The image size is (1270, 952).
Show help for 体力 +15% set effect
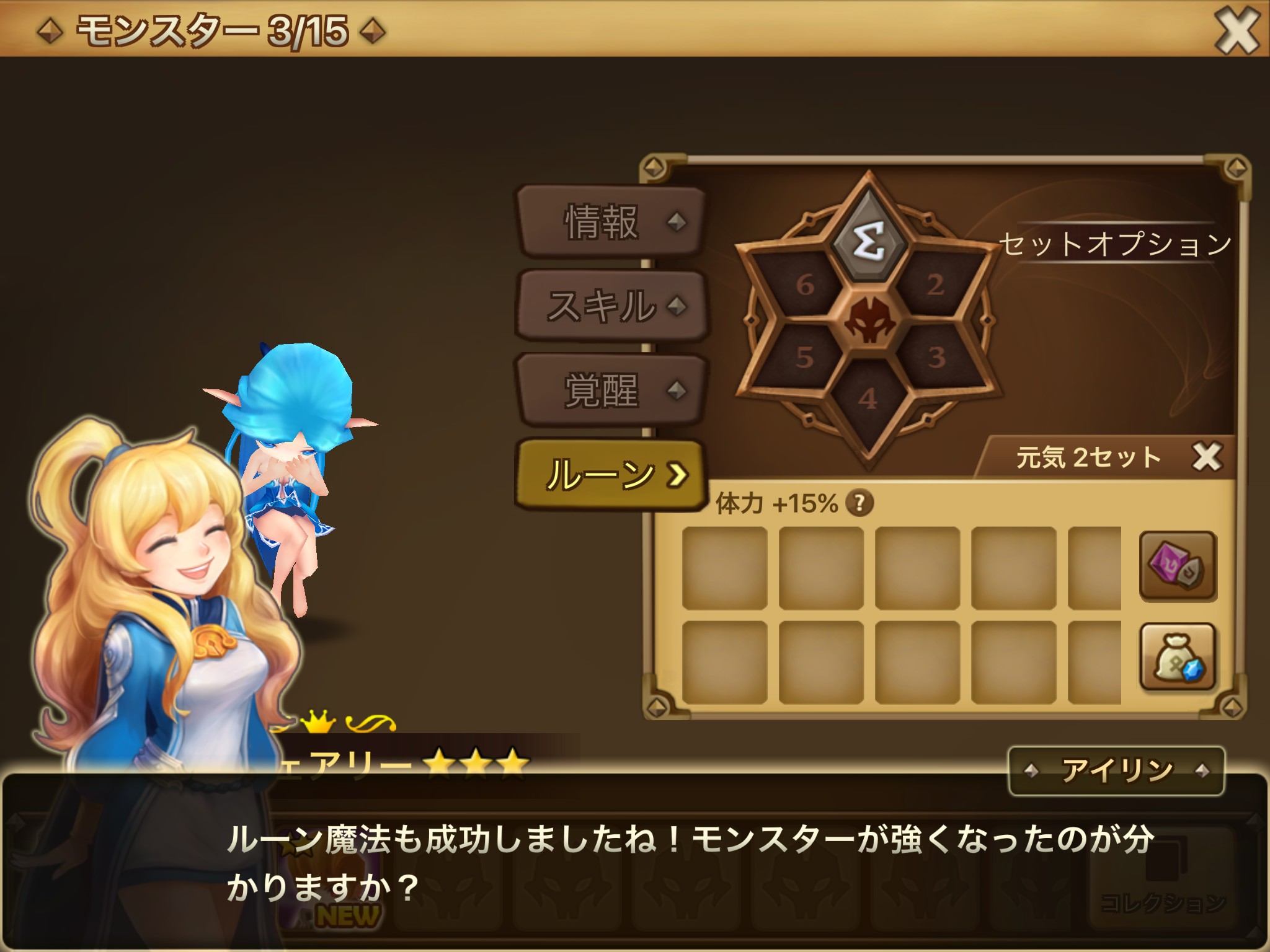click(x=860, y=503)
